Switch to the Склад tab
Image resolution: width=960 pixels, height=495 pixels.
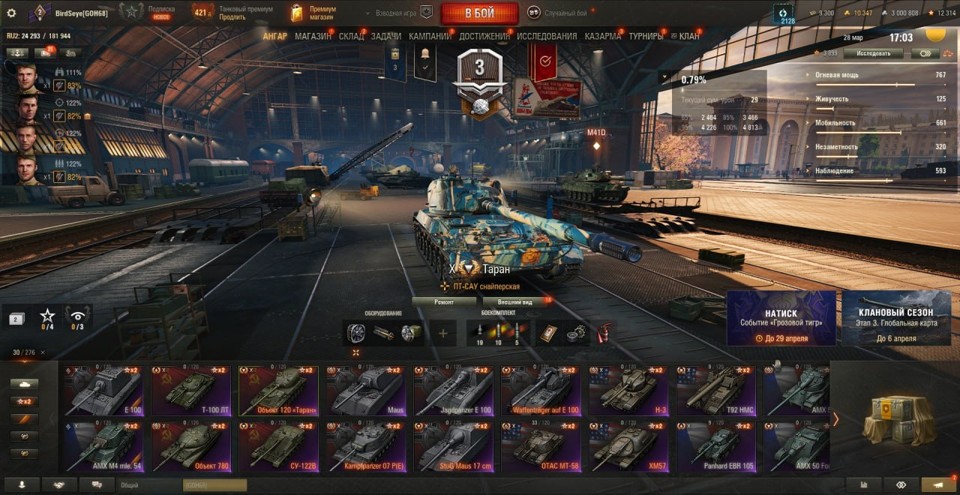[x=351, y=36]
